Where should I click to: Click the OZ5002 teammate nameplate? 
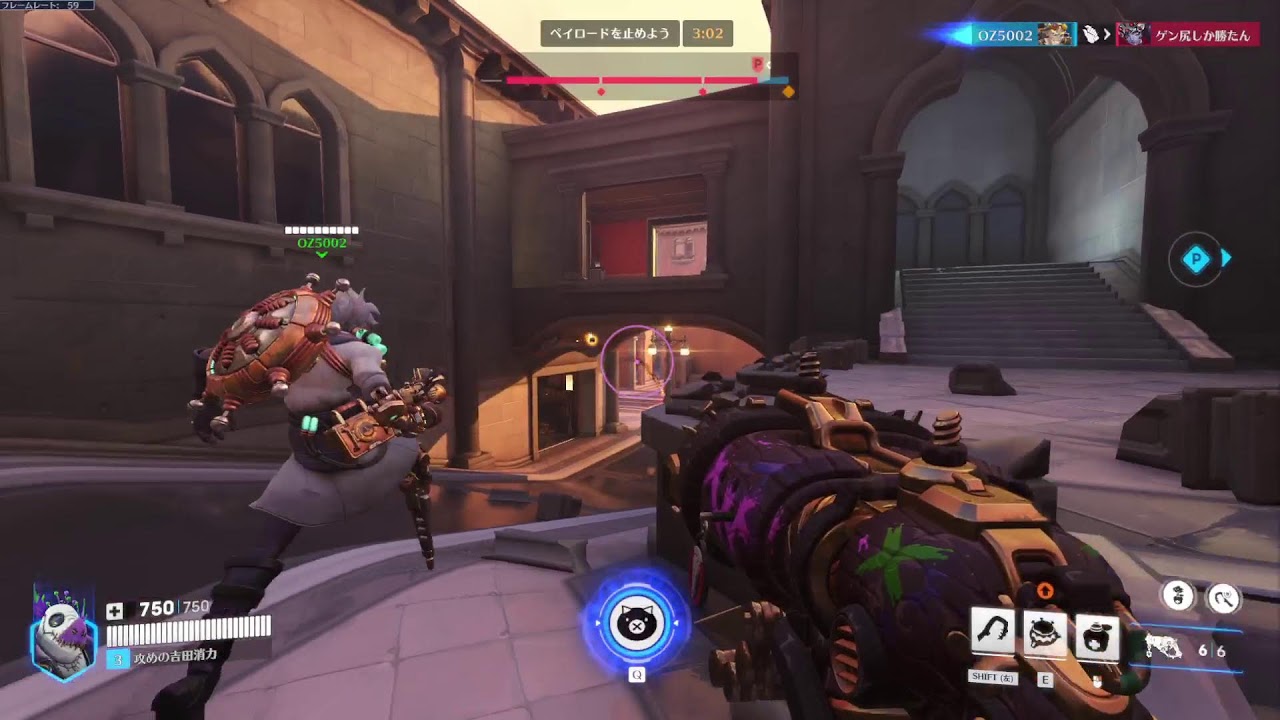coord(322,243)
